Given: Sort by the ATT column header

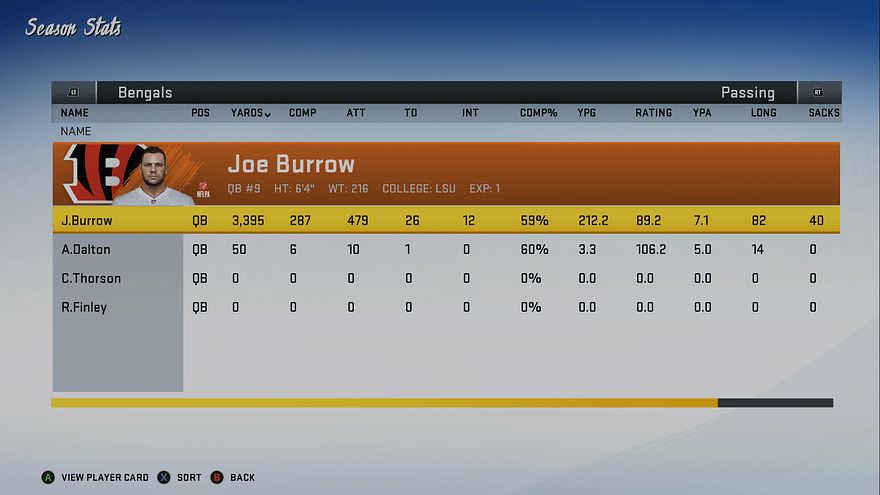Looking at the screenshot, I should [x=355, y=113].
